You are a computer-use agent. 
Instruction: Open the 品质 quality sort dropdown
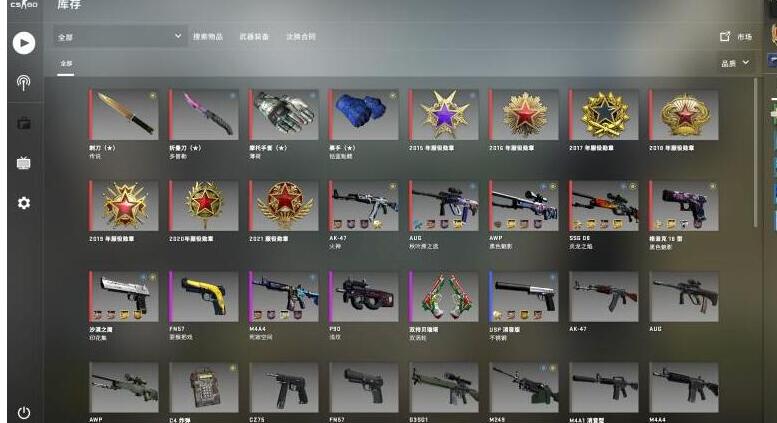pos(735,63)
